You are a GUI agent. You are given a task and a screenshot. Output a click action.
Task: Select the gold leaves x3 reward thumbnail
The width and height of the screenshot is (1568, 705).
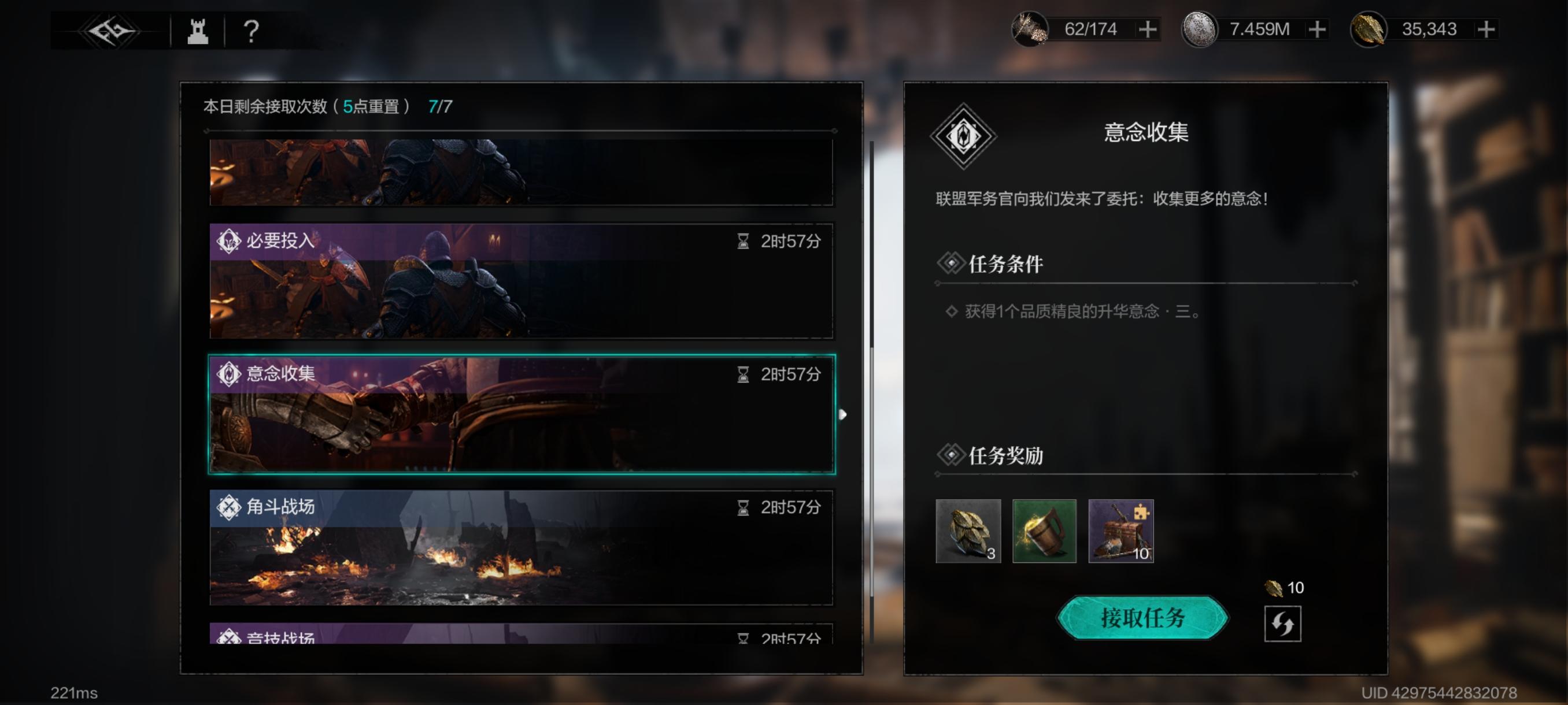coord(967,532)
